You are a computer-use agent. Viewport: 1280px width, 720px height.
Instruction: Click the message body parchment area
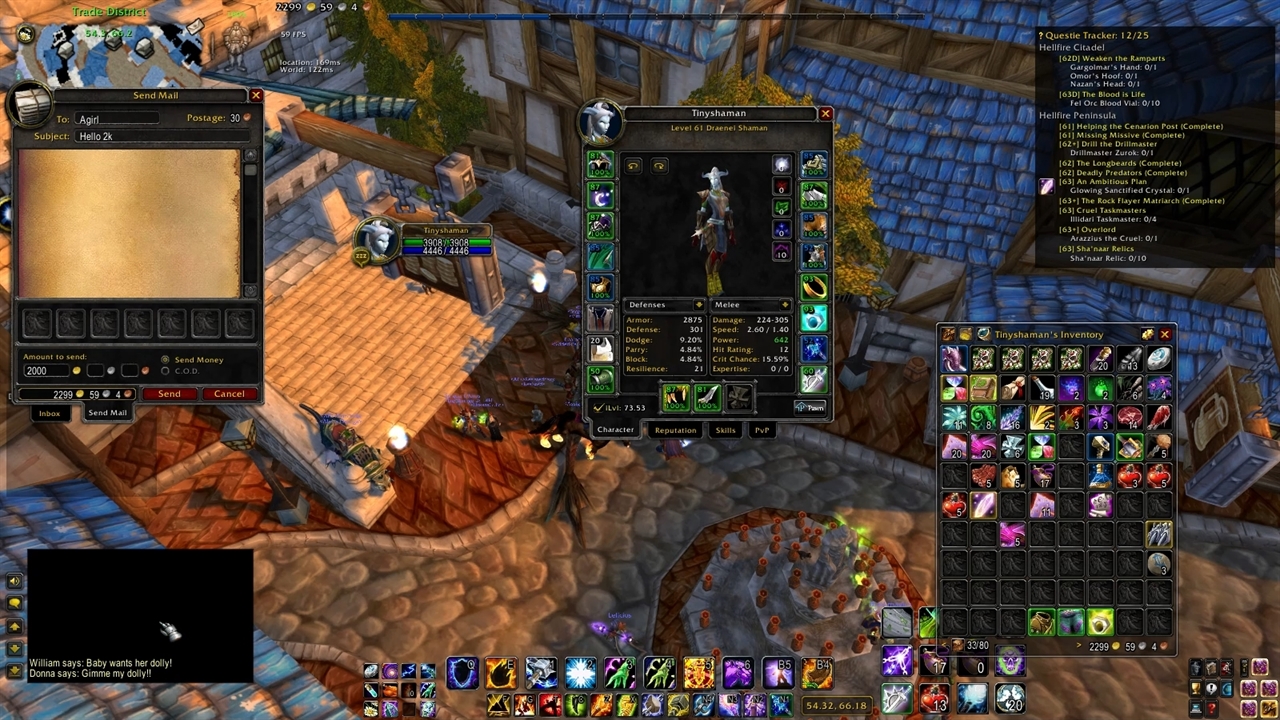click(x=129, y=223)
